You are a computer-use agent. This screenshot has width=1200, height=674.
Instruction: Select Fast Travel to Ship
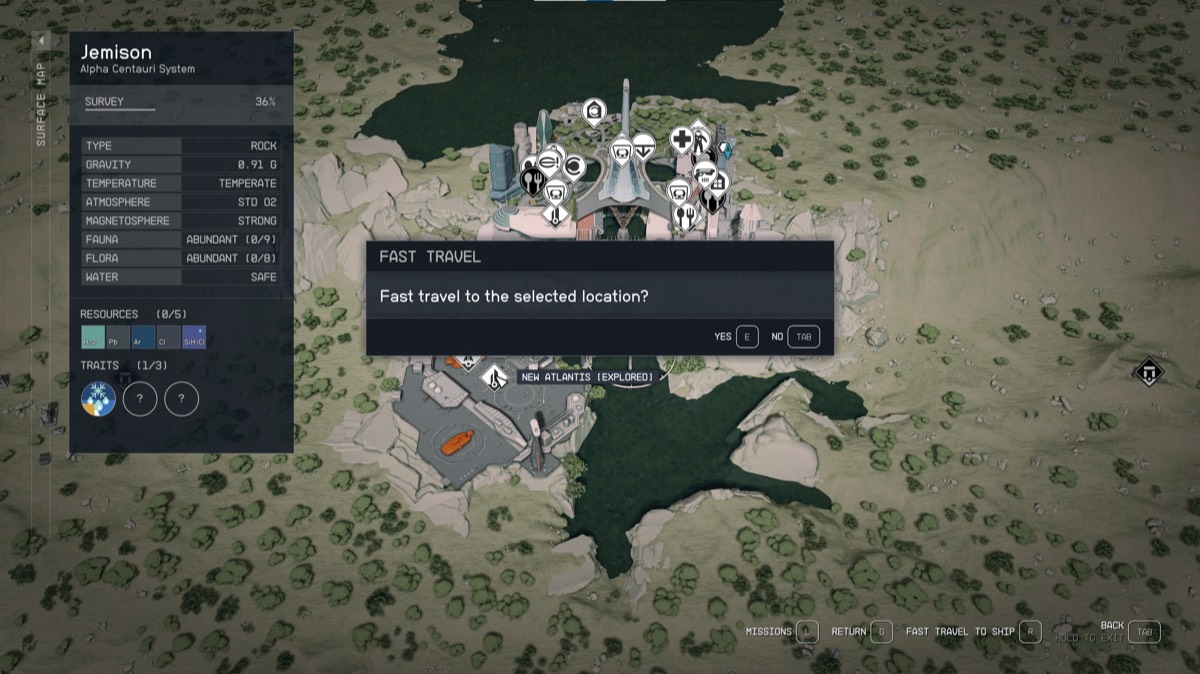click(1030, 631)
